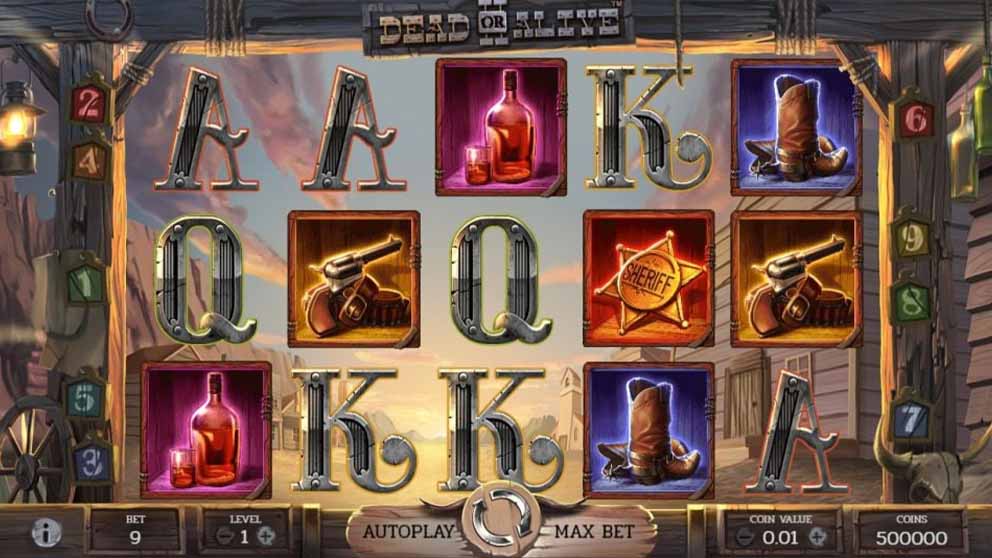The width and height of the screenshot is (992, 558).
Task: Open the info paytable icon
Action: point(46,532)
